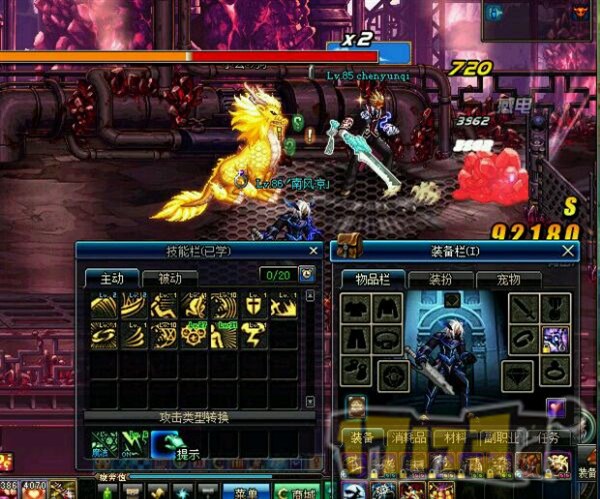Click the 提示 hint hand icon
Image resolution: width=600 pixels, height=499 pixels.
pos(165,443)
